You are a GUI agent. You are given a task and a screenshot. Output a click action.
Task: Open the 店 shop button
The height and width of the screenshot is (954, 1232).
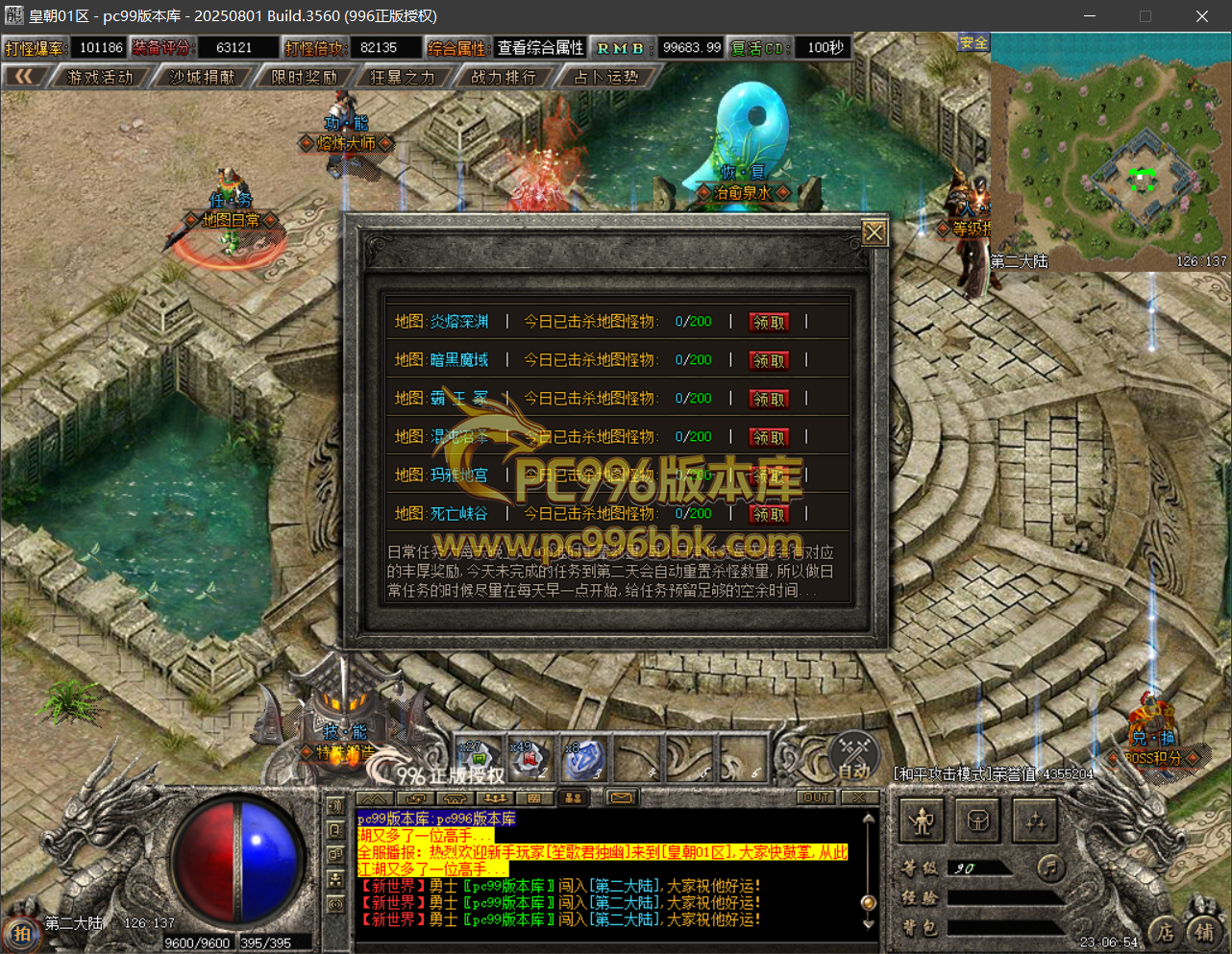tap(1165, 931)
